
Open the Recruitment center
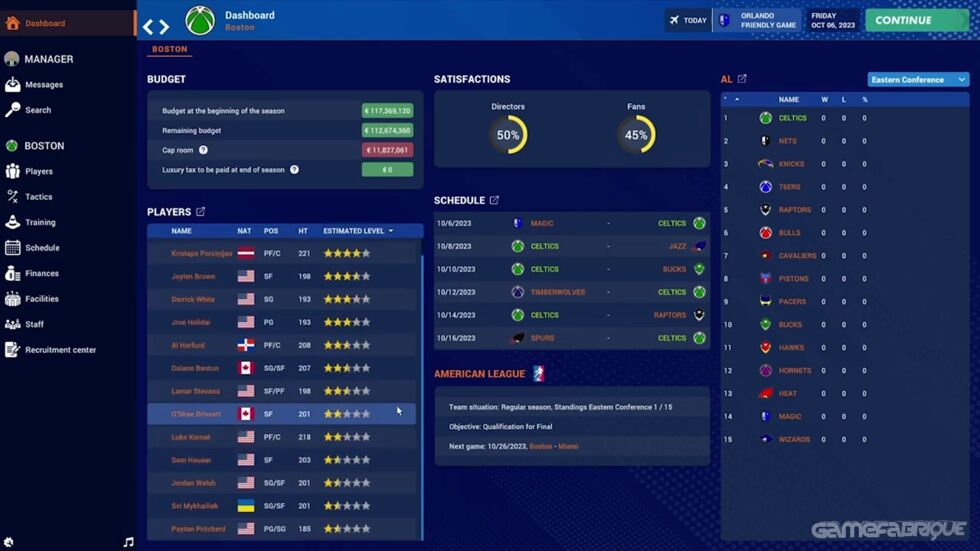[x=60, y=350]
